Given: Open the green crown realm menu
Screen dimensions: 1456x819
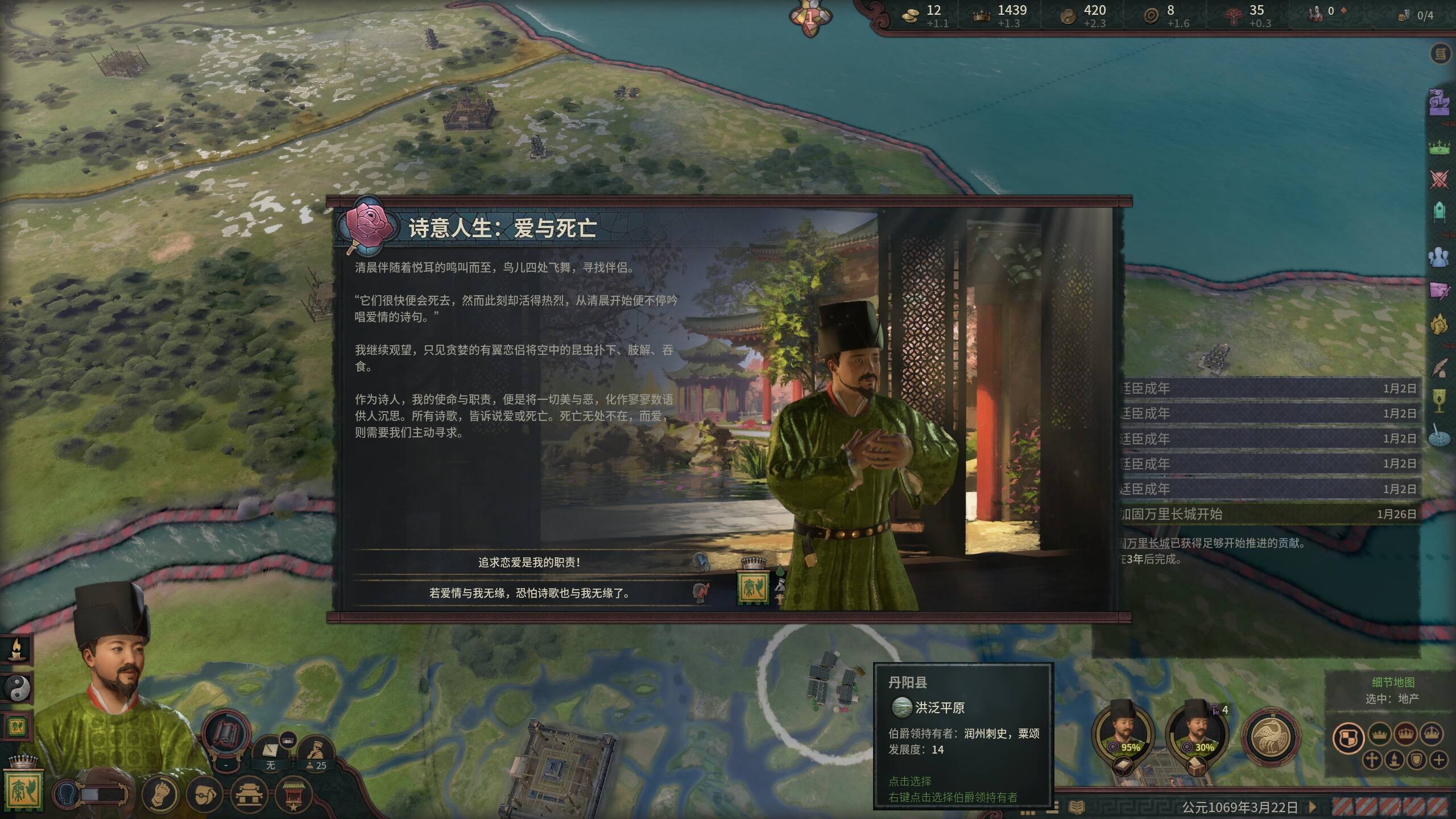Looking at the screenshot, I should pos(1440,147).
